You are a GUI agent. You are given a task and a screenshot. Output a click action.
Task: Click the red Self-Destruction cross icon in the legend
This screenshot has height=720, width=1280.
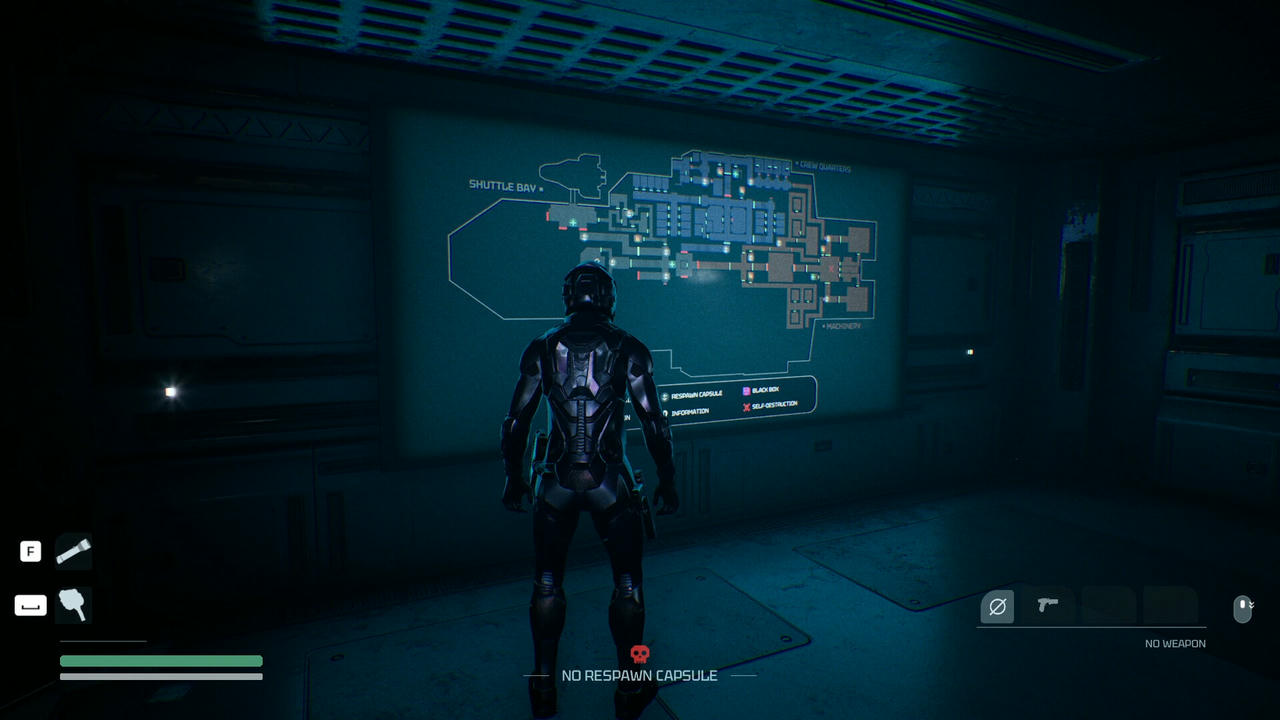click(747, 406)
